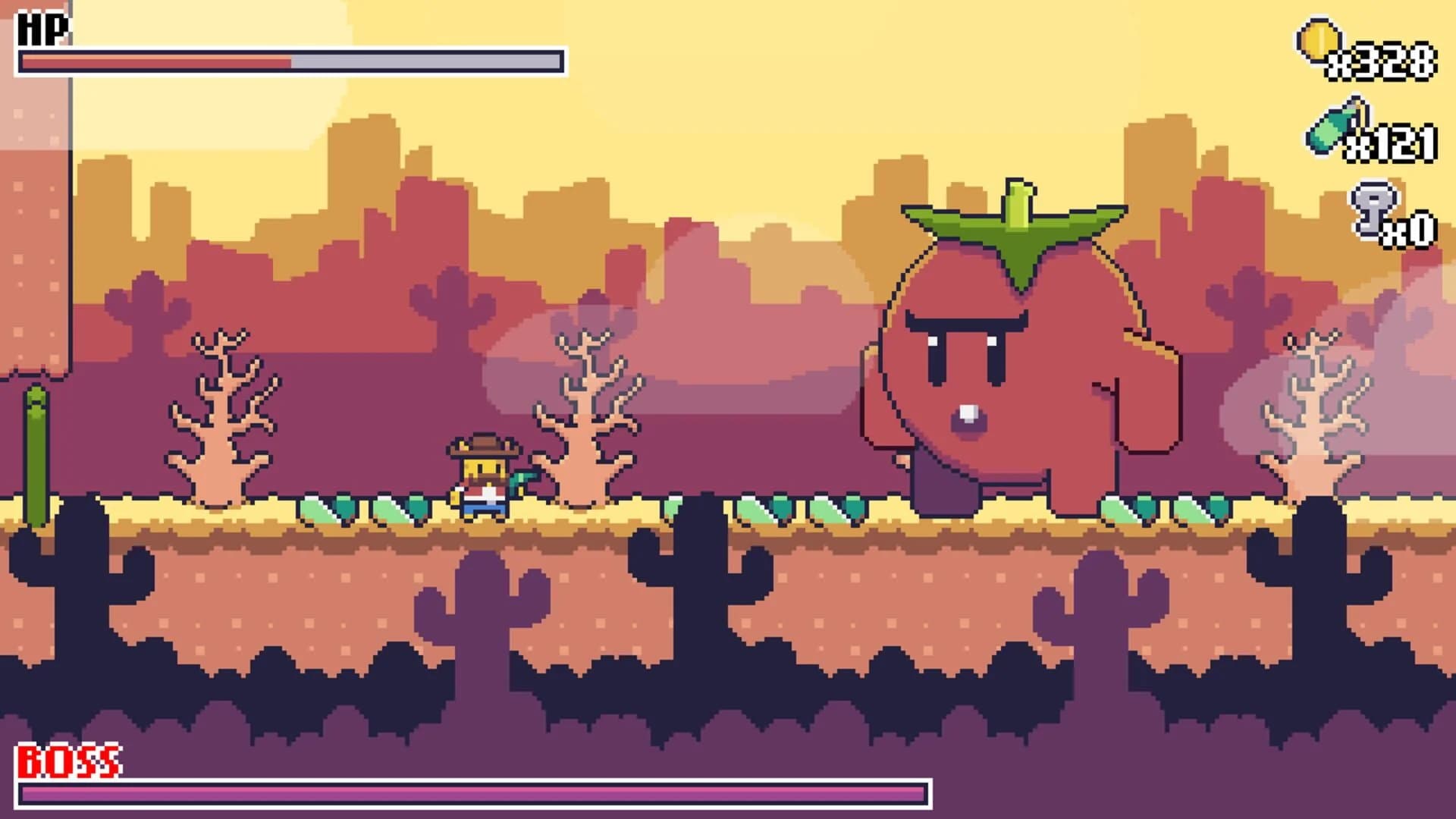Click the BOSS label at bottom left
The width and height of the screenshot is (1456, 819).
68,758
